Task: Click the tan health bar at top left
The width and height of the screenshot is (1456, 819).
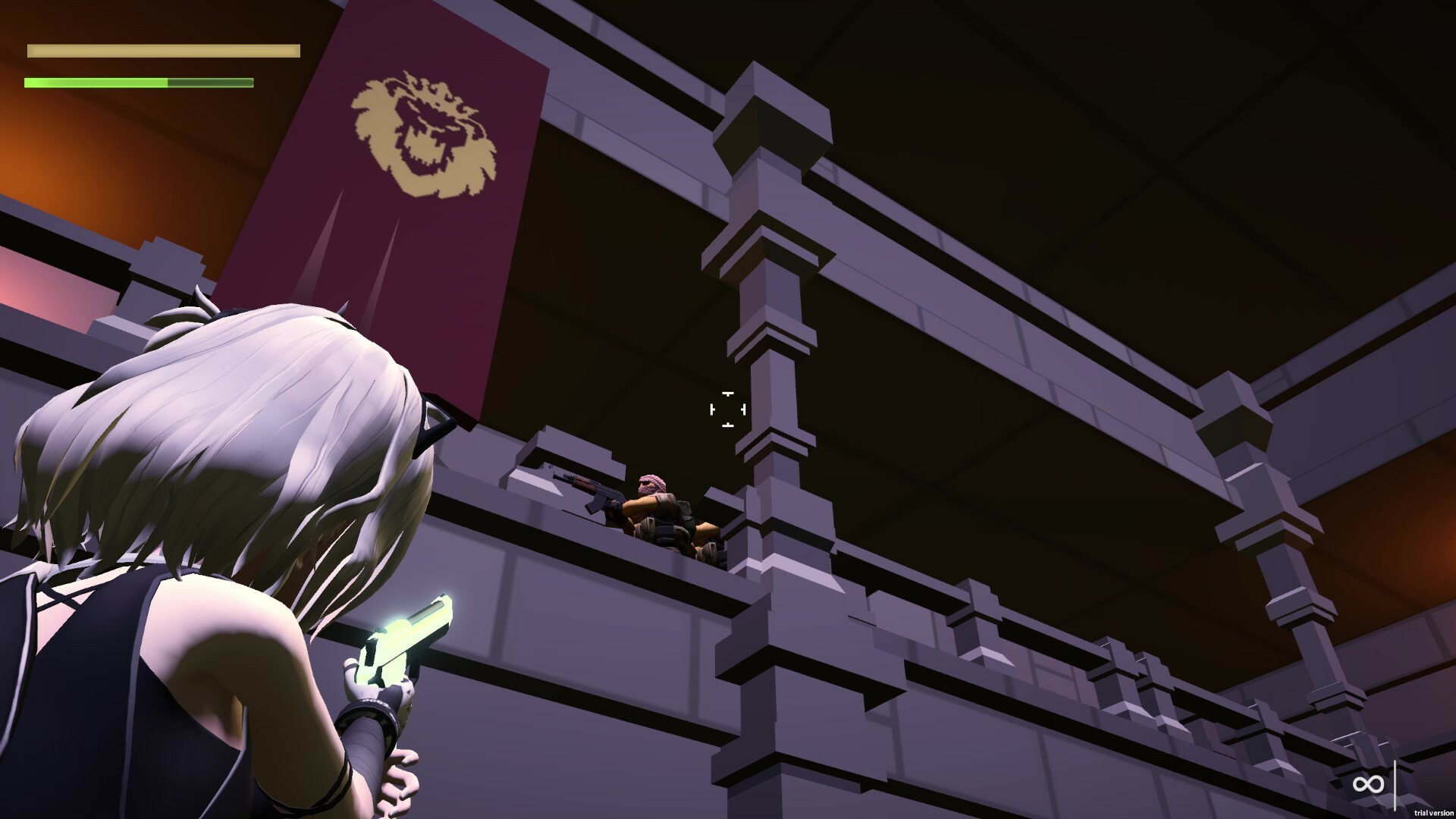Action: point(162,50)
